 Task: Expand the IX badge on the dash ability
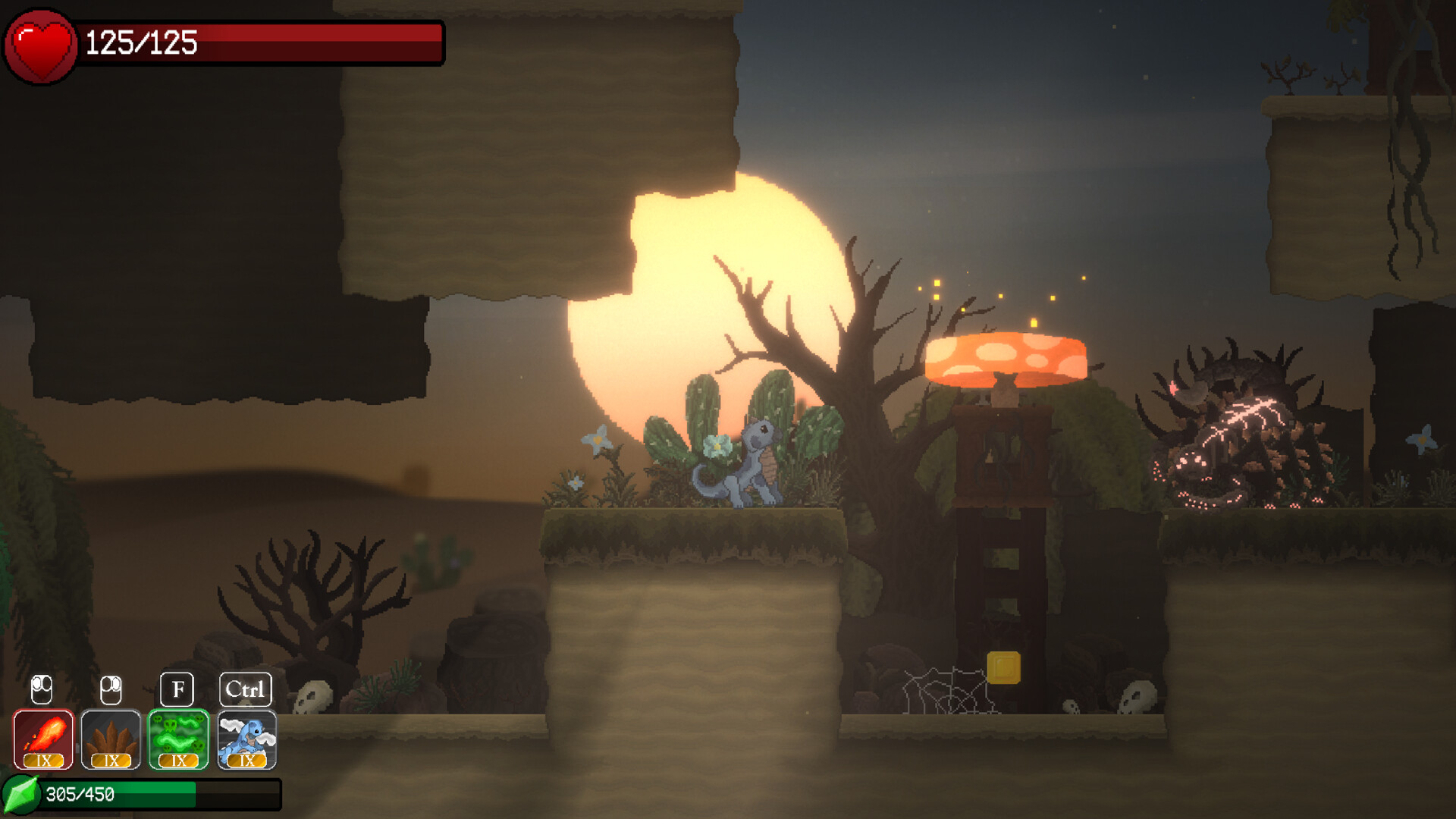click(246, 761)
